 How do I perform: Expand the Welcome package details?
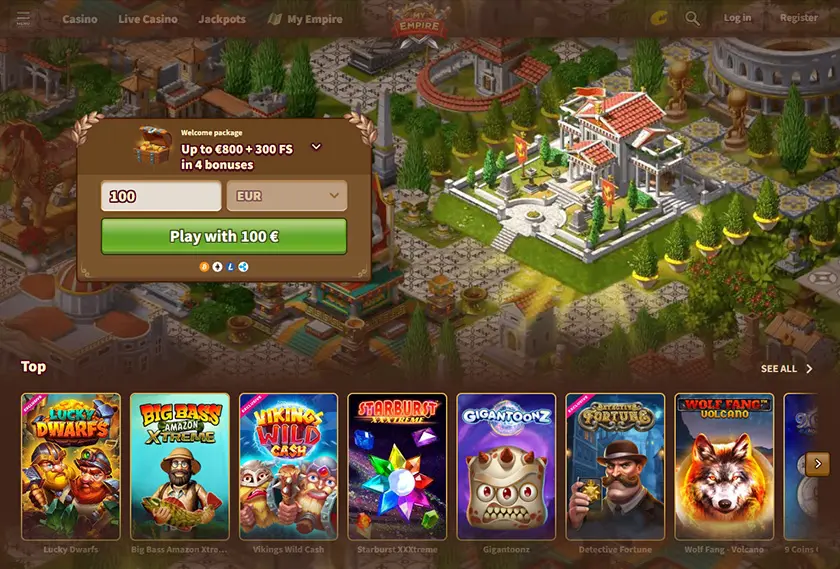click(x=316, y=147)
